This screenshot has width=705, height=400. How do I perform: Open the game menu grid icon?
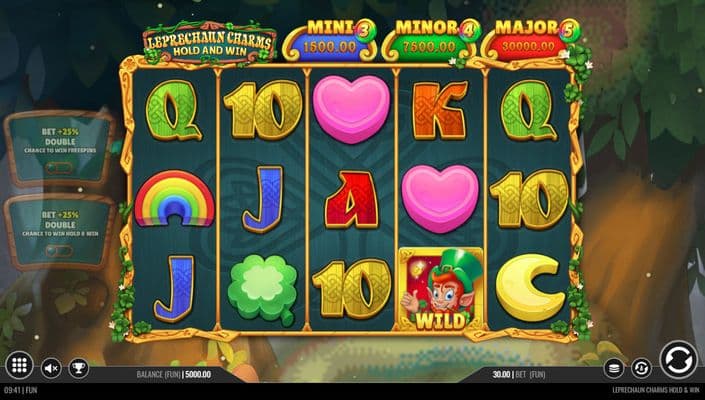(17, 366)
